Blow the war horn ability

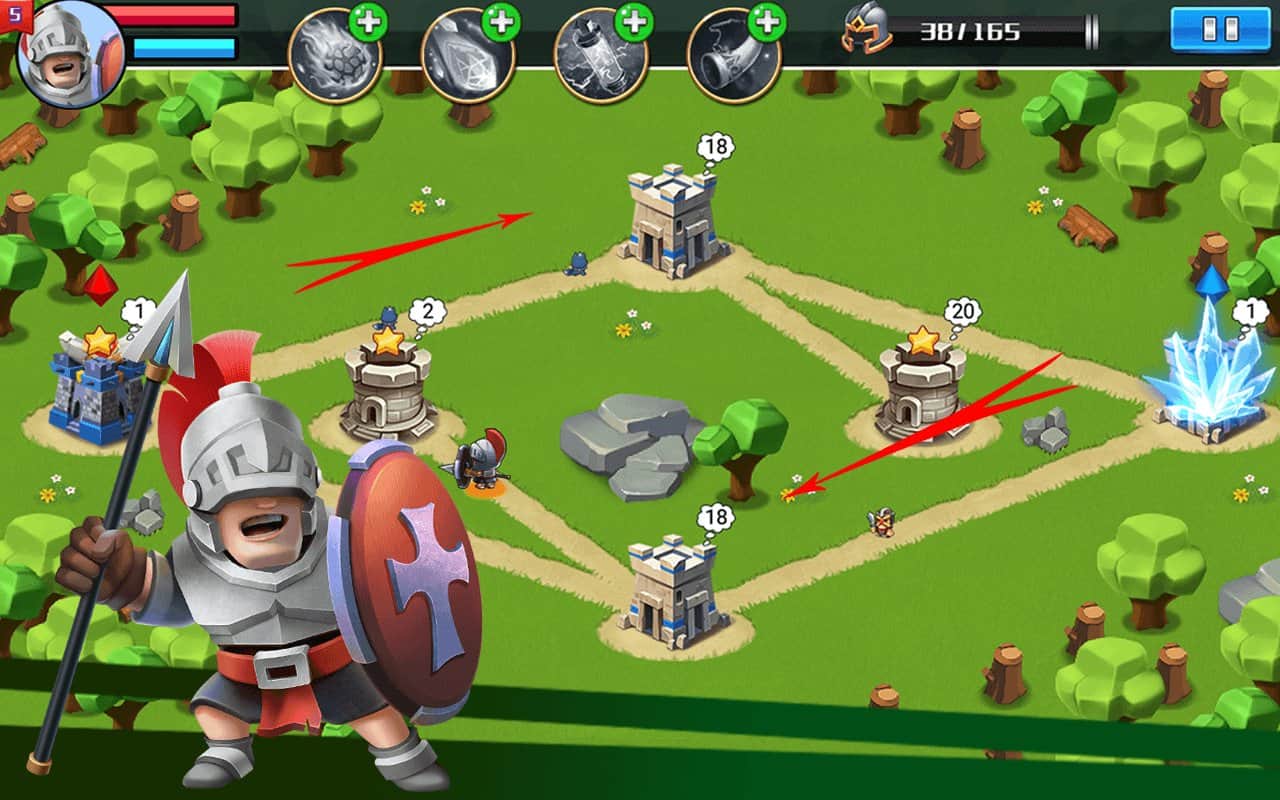point(733,56)
